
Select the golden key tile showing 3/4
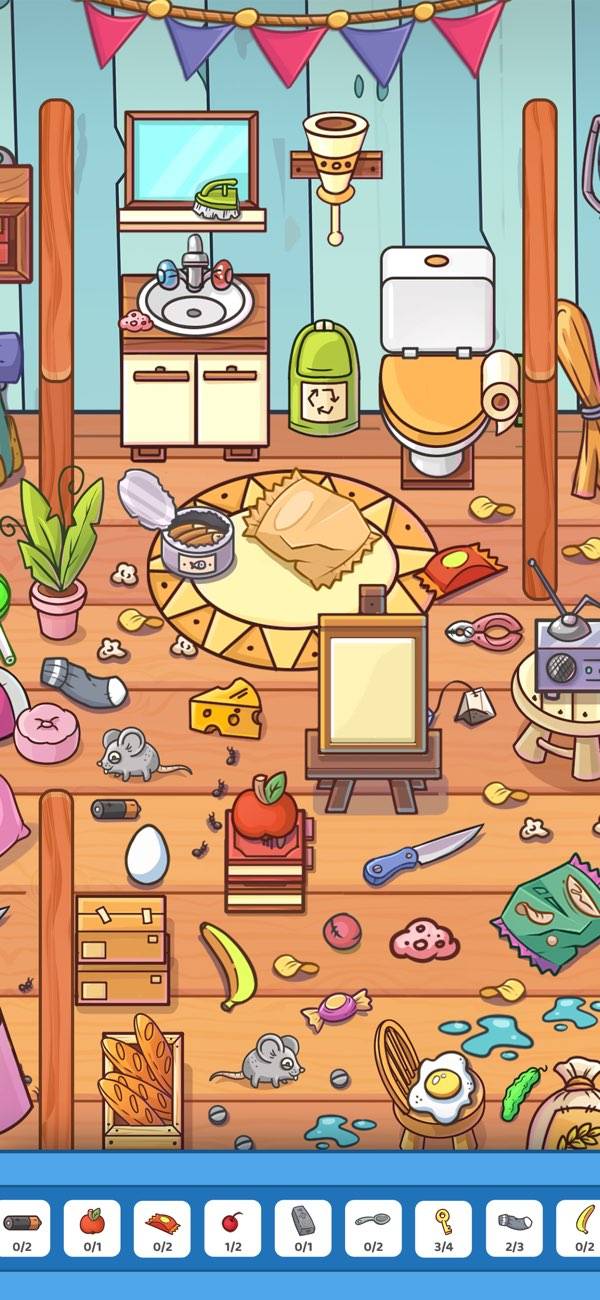coord(443,1228)
